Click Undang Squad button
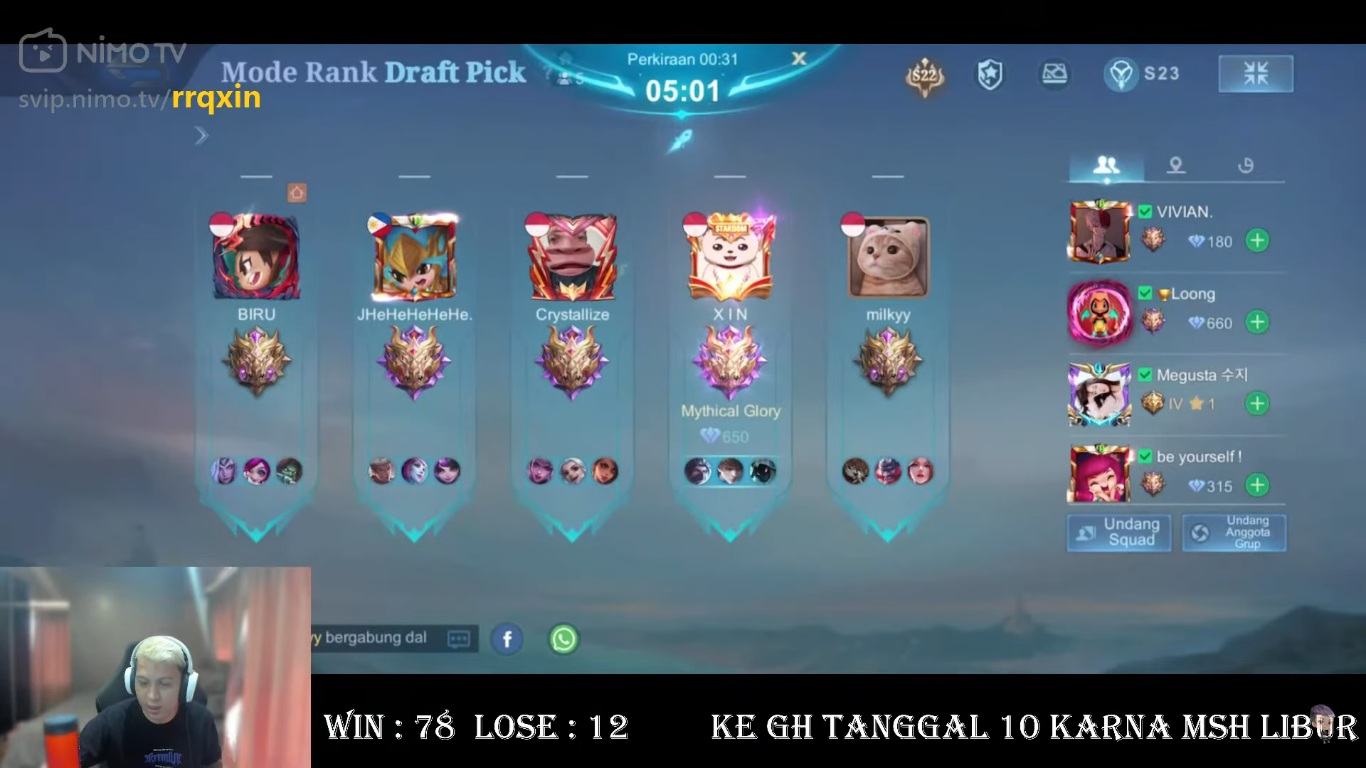This screenshot has height=768, width=1366. [1118, 532]
